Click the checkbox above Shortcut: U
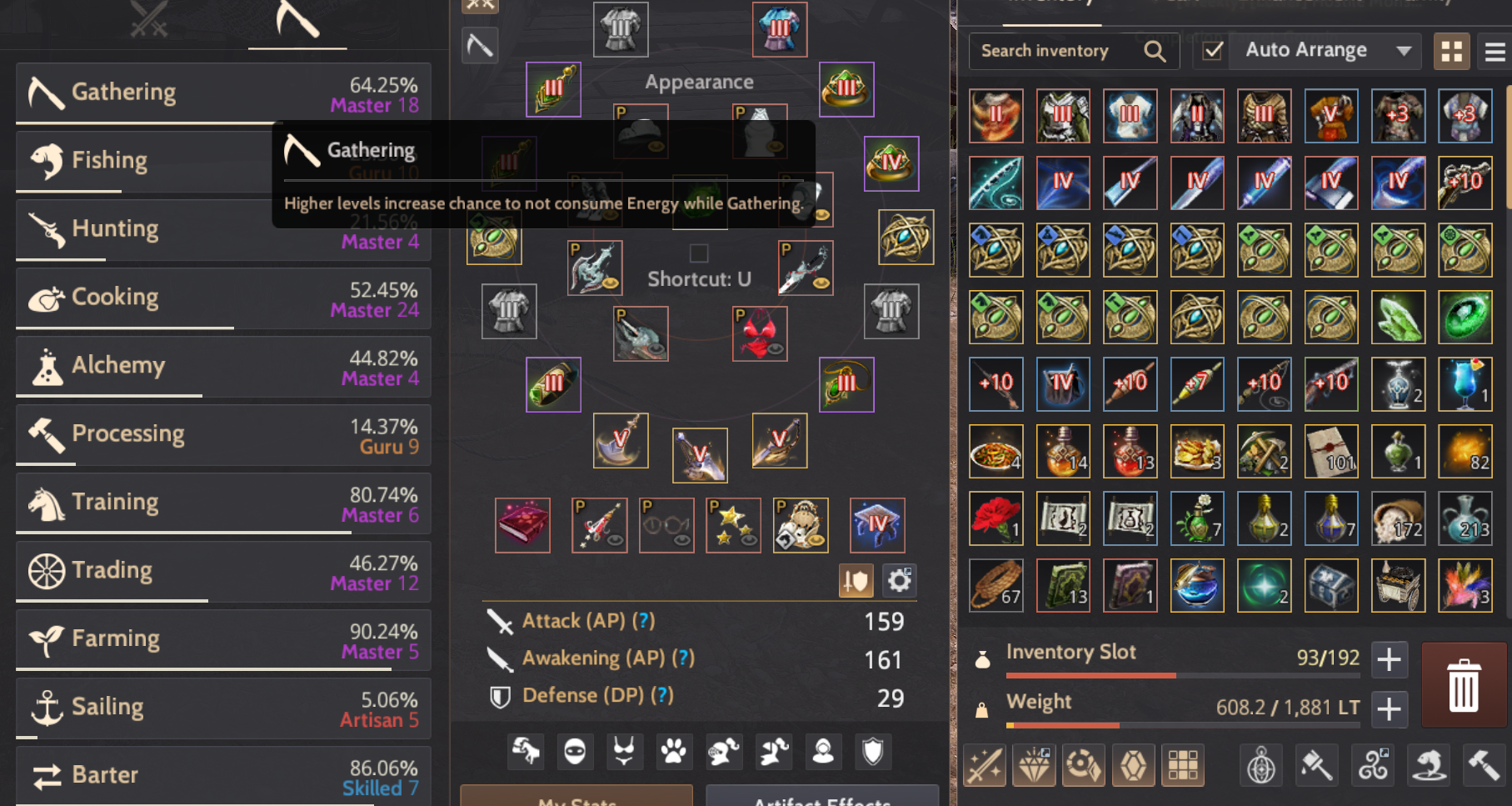1512x806 pixels. (700, 253)
